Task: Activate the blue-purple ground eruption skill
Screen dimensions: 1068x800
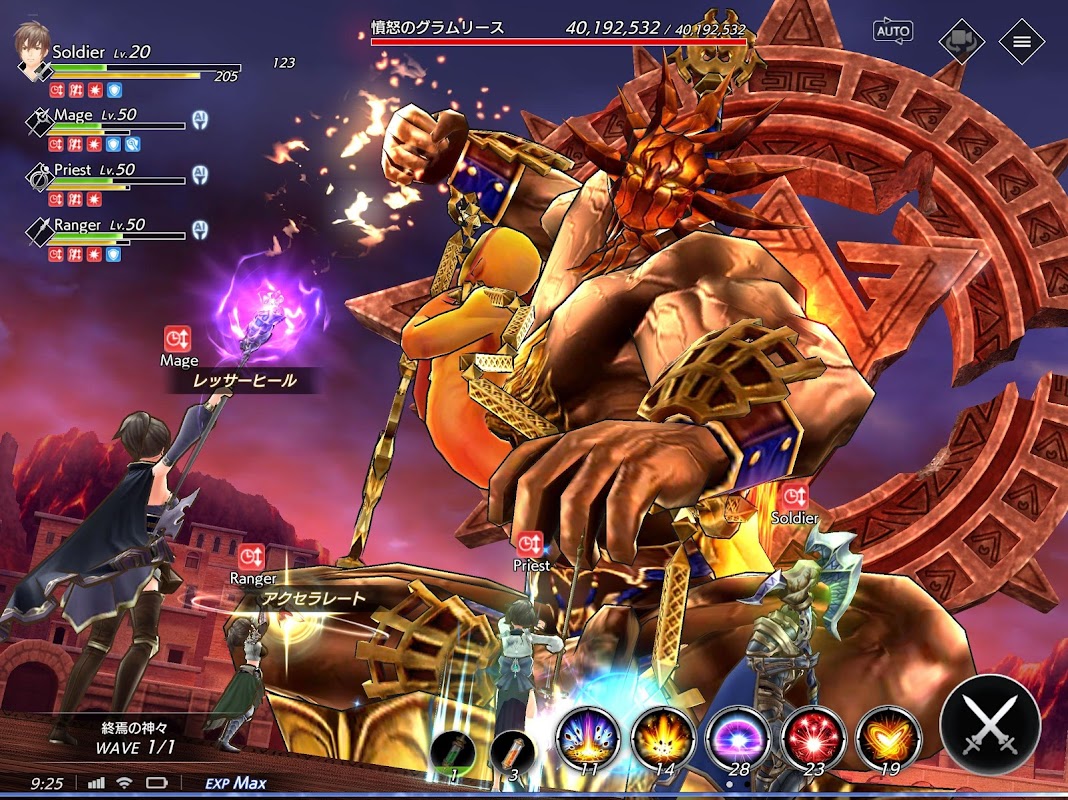Action: click(588, 738)
